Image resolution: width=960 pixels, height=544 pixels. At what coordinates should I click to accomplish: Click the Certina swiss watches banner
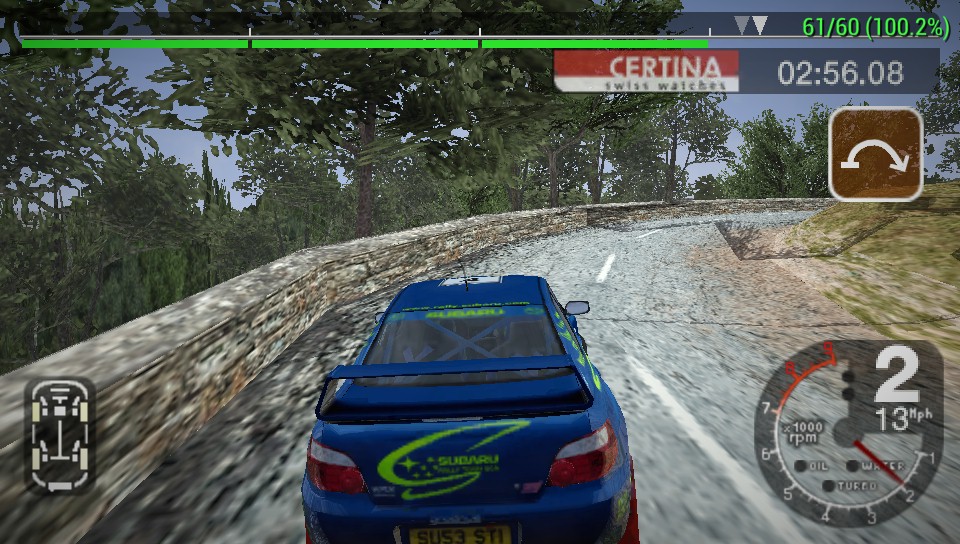[x=647, y=72]
